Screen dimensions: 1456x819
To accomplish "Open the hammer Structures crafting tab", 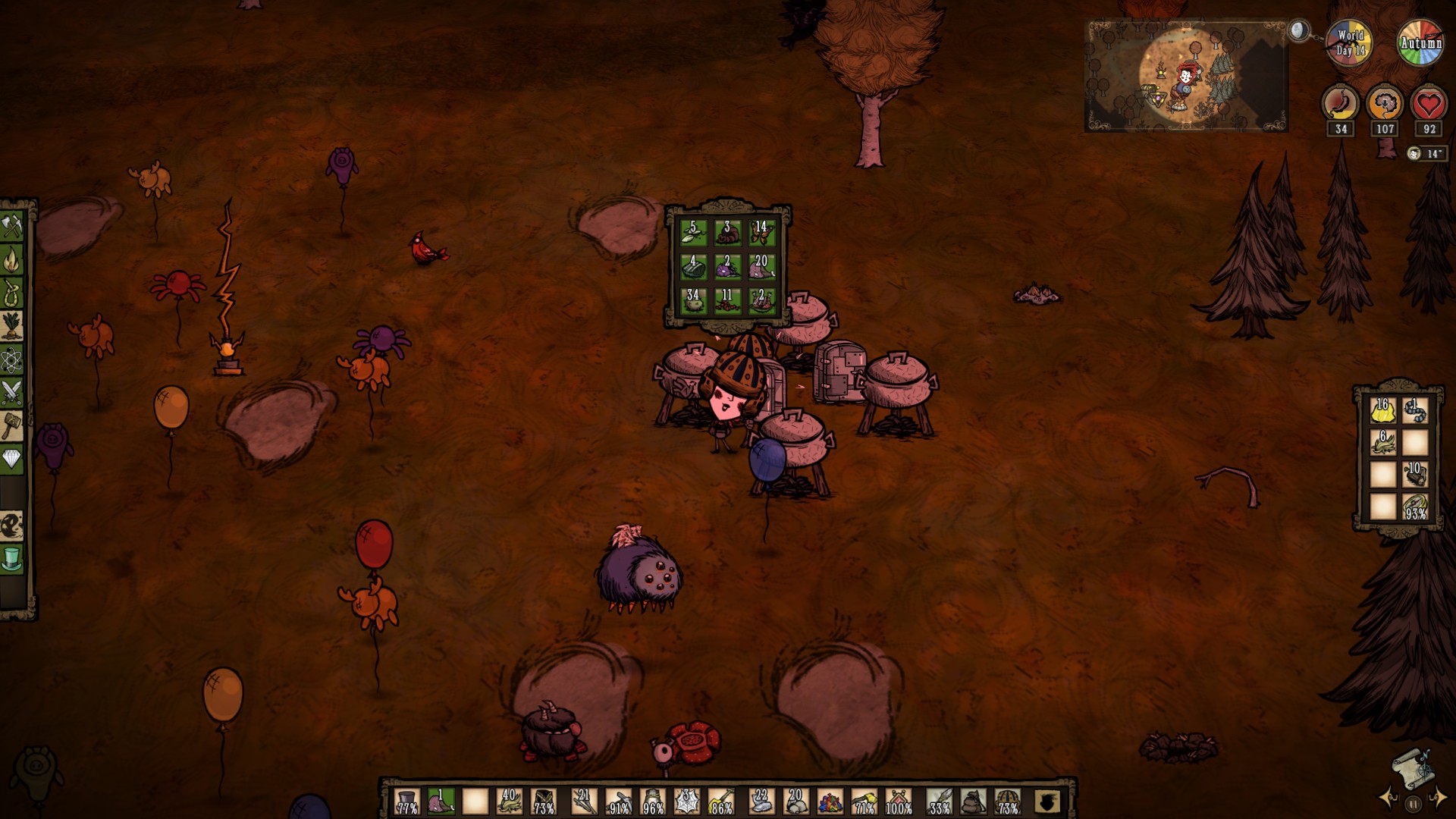I will (x=13, y=425).
